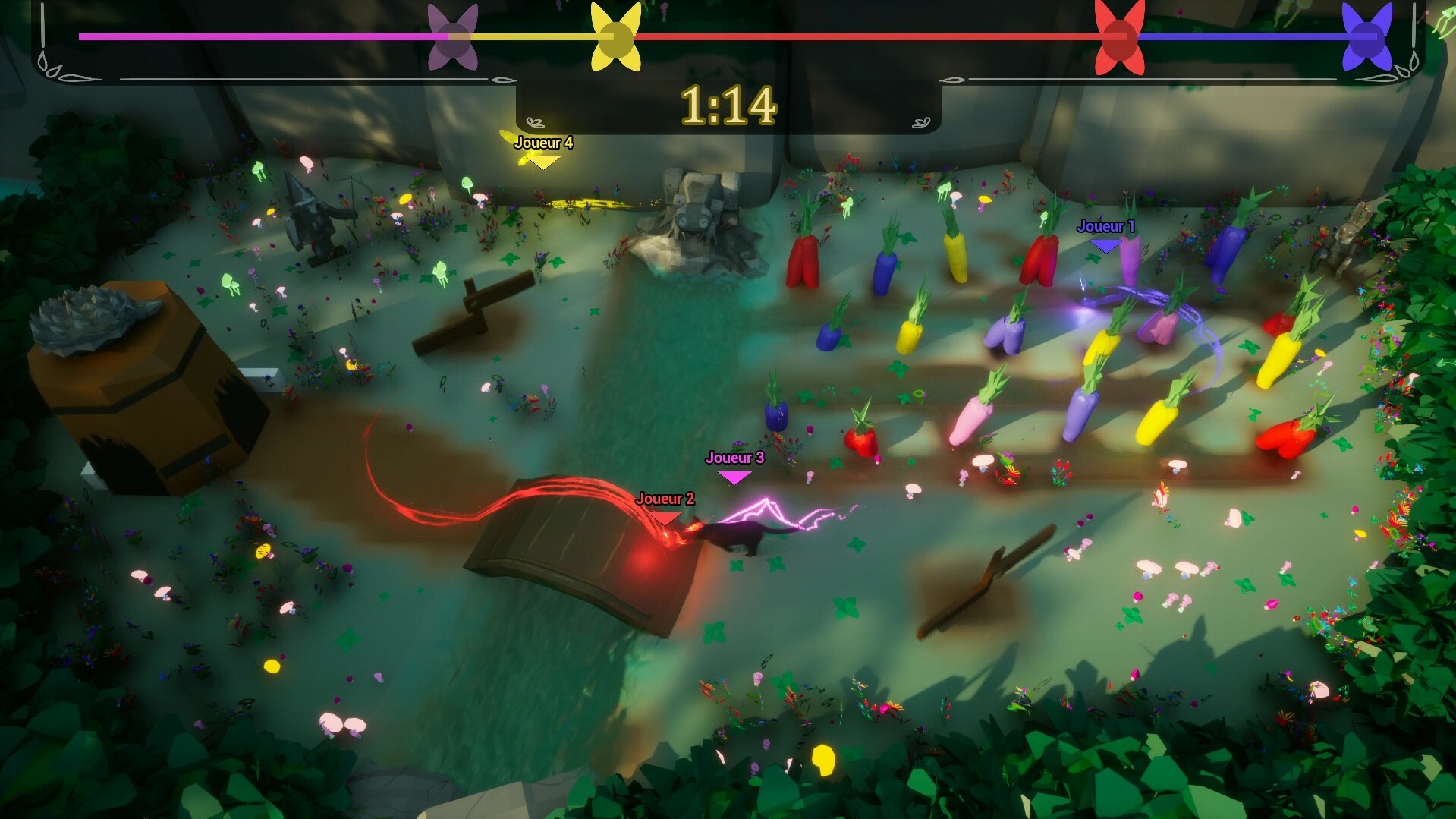The height and width of the screenshot is (819, 1456).
Task: Expand the Joueur 3 player nameplate
Action: point(734,458)
